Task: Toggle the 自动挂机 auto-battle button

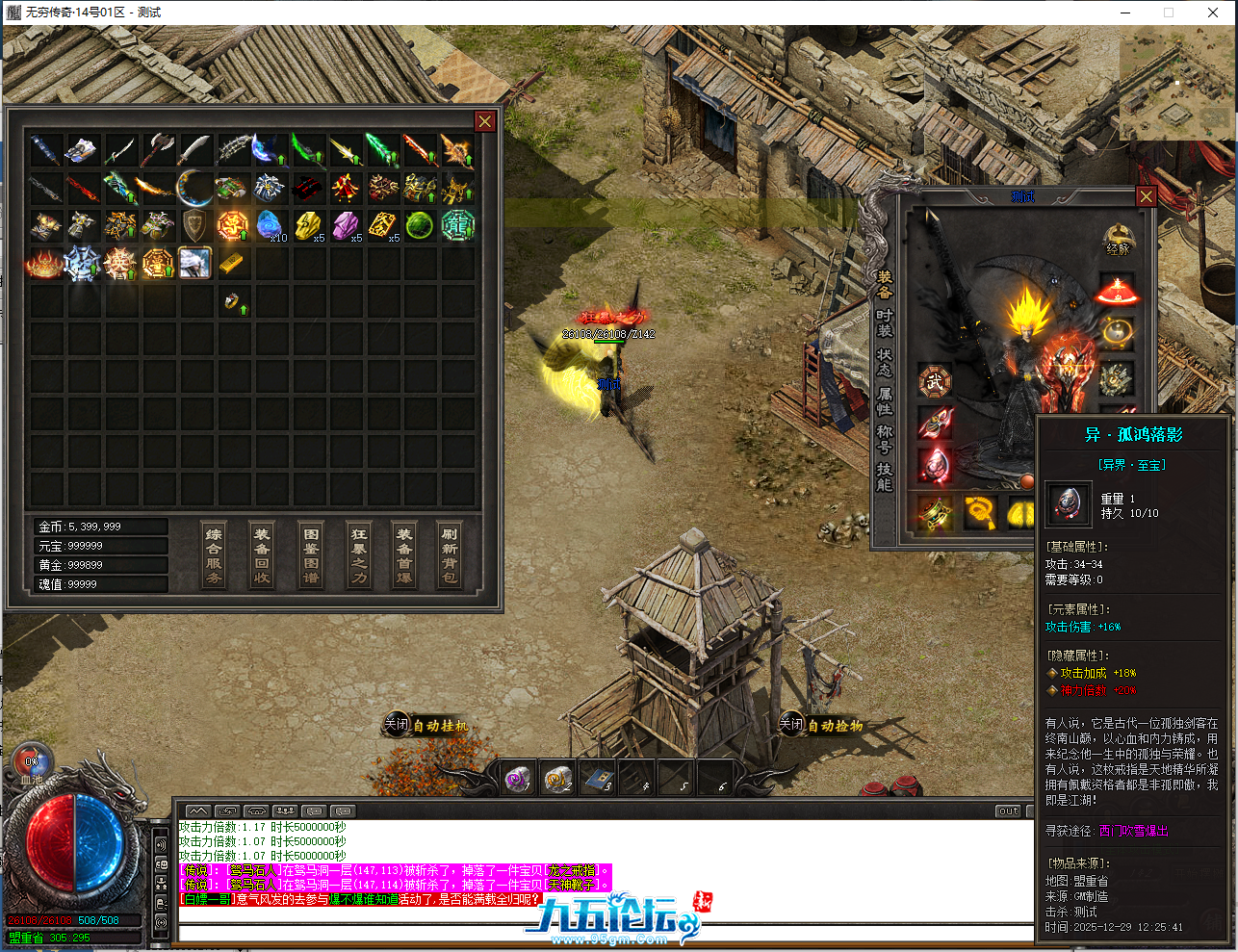Action: click(x=426, y=725)
